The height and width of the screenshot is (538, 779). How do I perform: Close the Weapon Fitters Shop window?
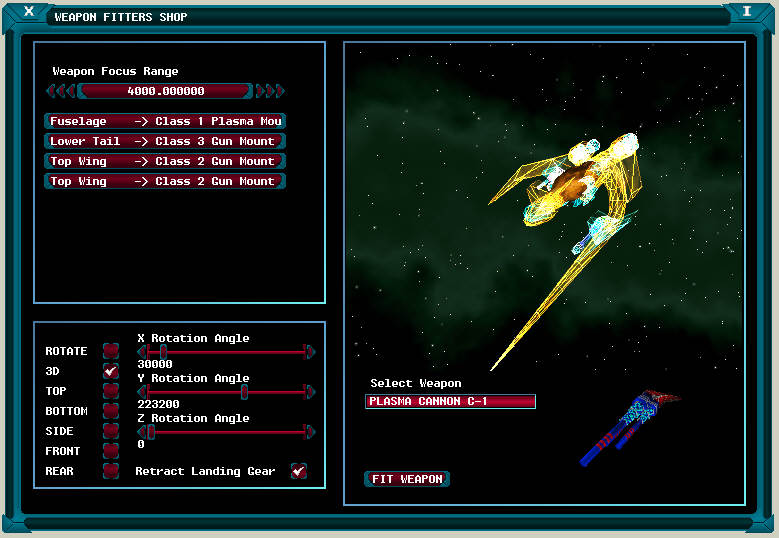tap(29, 12)
